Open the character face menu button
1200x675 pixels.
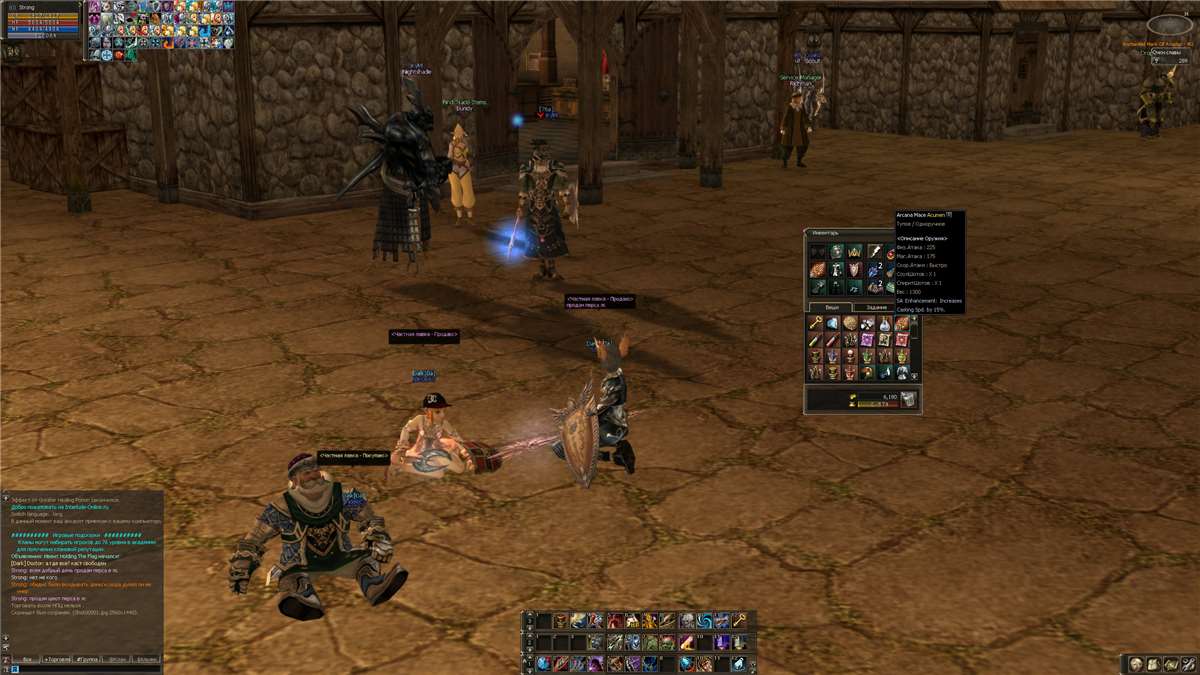(x=1136, y=664)
